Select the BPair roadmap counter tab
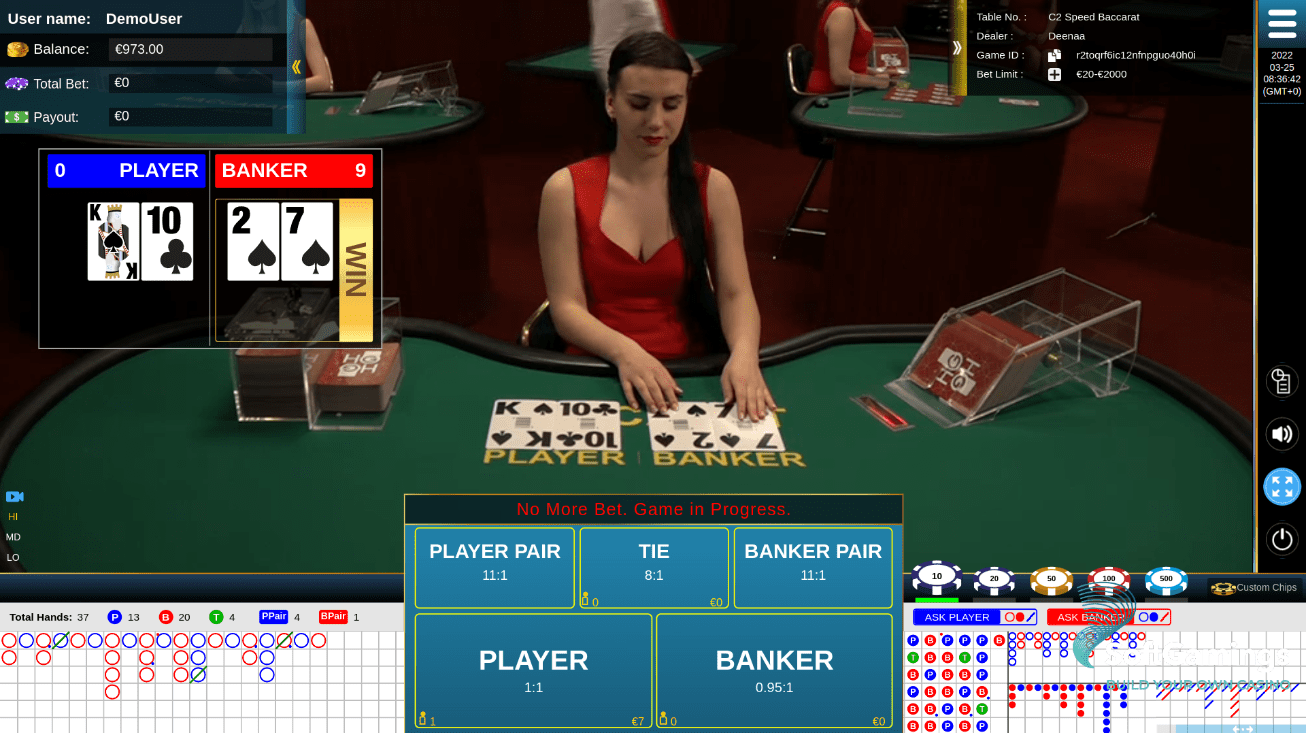The image size is (1306, 733). click(333, 617)
